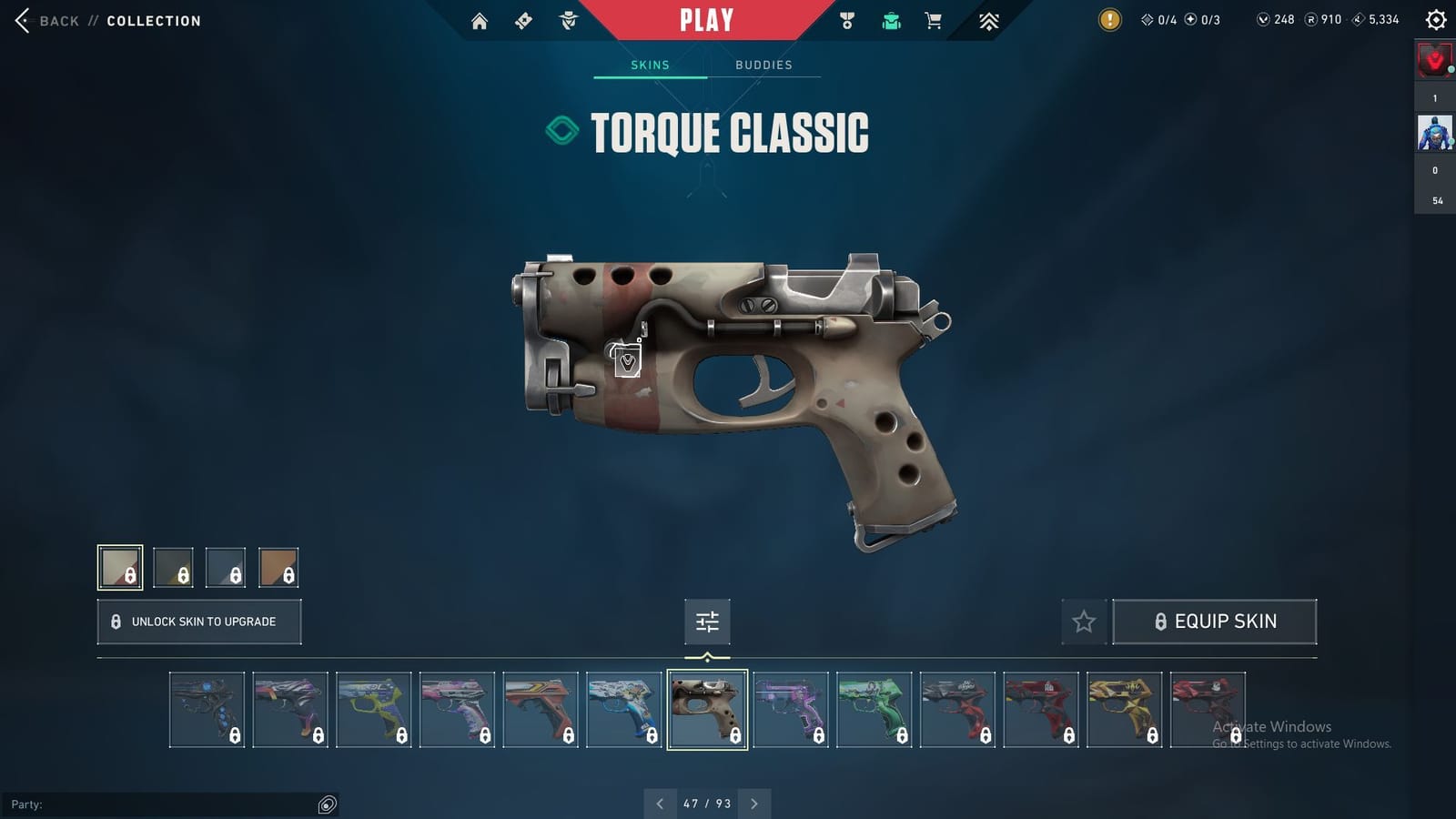The width and height of the screenshot is (1456, 819).
Task: Select the SKINS tab
Action: pos(650,65)
